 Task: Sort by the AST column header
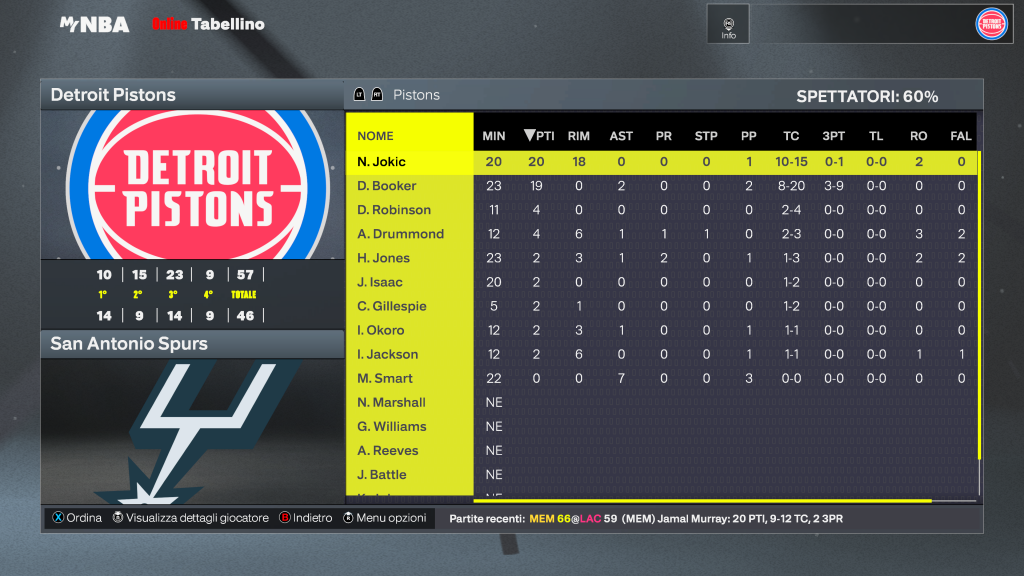621,136
